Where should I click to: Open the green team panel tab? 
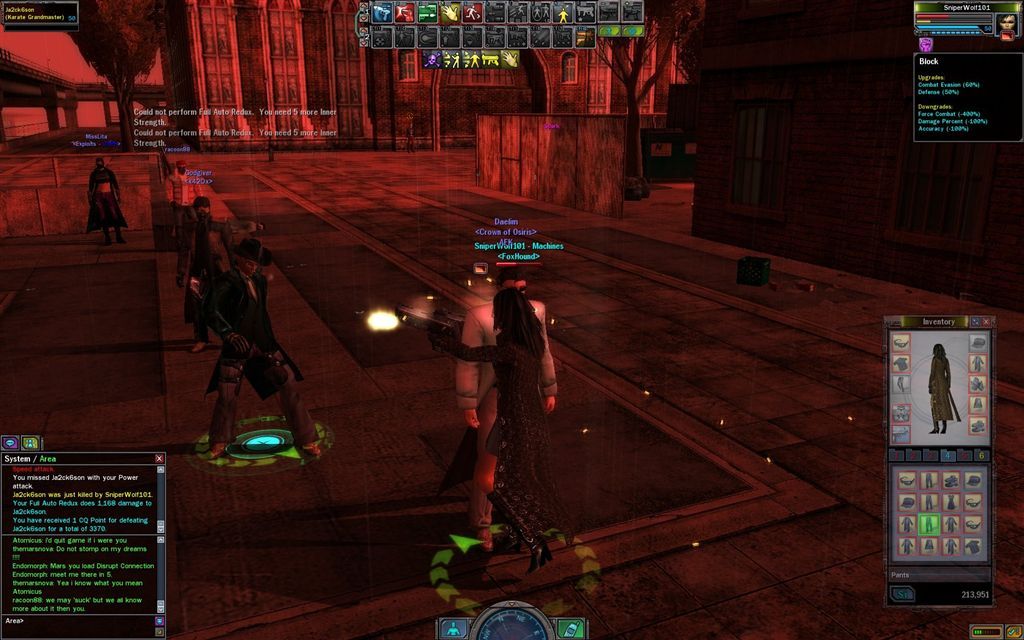(30, 442)
